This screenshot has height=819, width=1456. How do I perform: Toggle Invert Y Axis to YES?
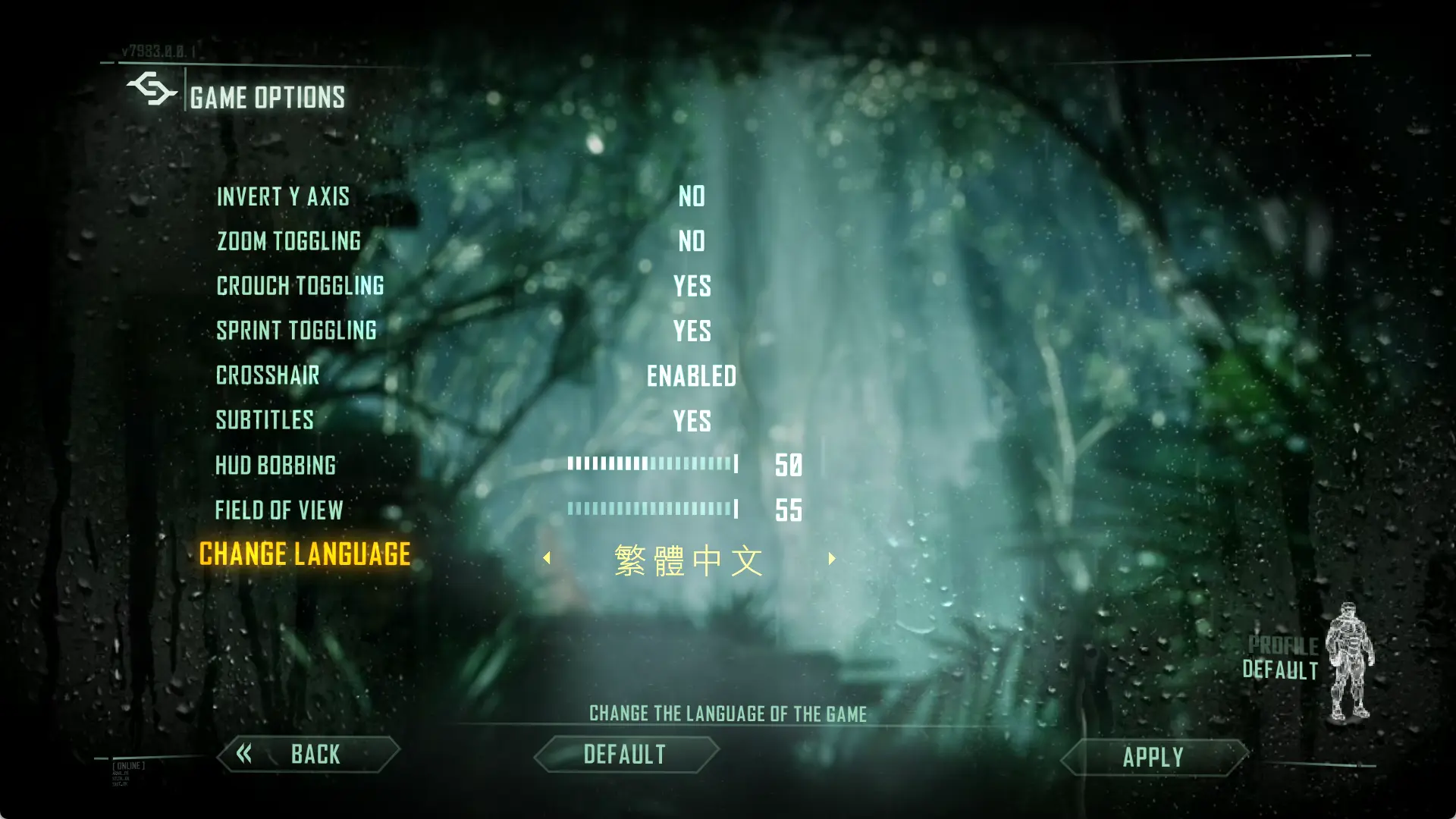pyautogui.click(x=692, y=196)
